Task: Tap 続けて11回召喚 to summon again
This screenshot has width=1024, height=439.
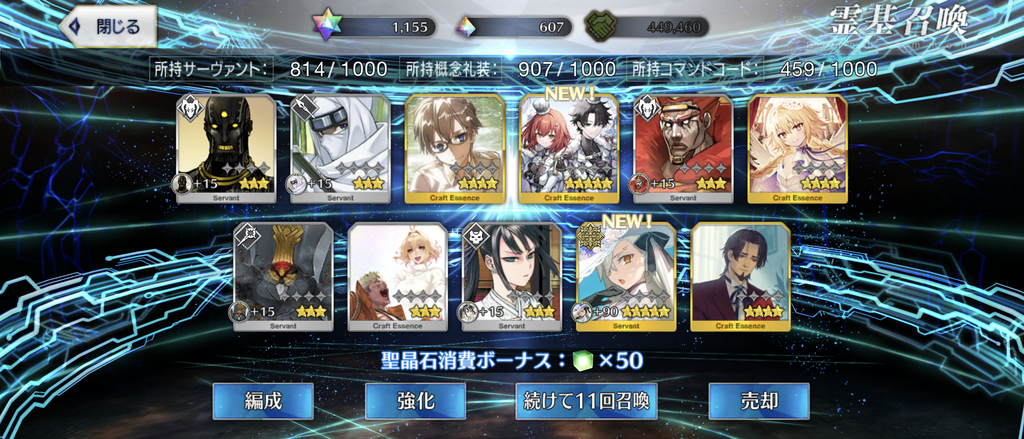Action: (x=587, y=402)
